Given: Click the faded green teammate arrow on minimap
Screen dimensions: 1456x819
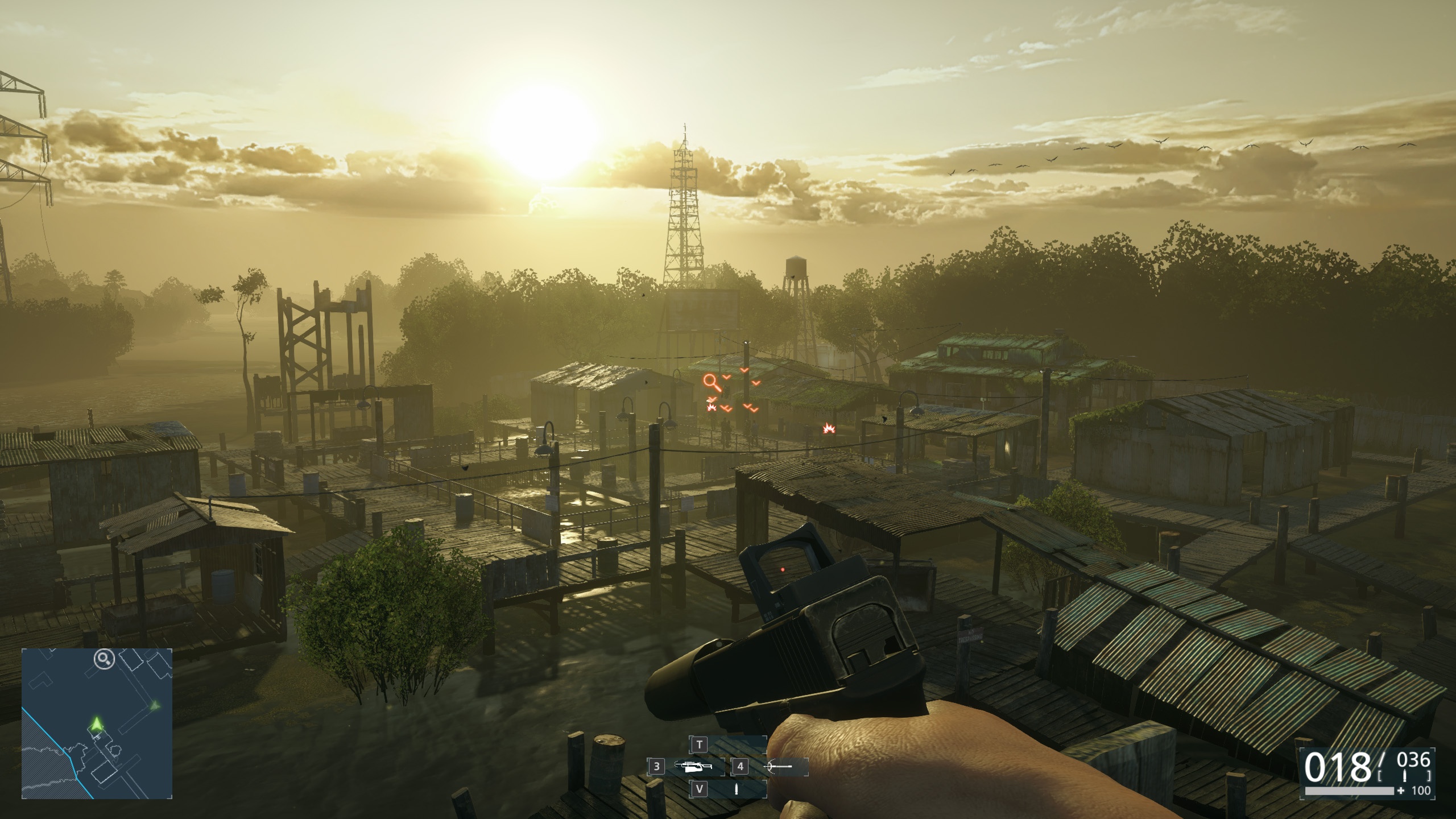Looking at the screenshot, I should click(x=154, y=706).
